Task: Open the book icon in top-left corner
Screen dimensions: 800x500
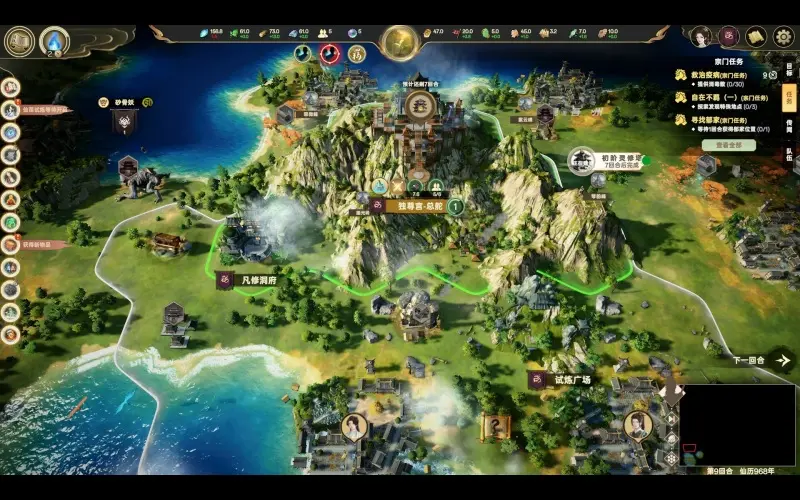Action: click(x=19, y=41)
